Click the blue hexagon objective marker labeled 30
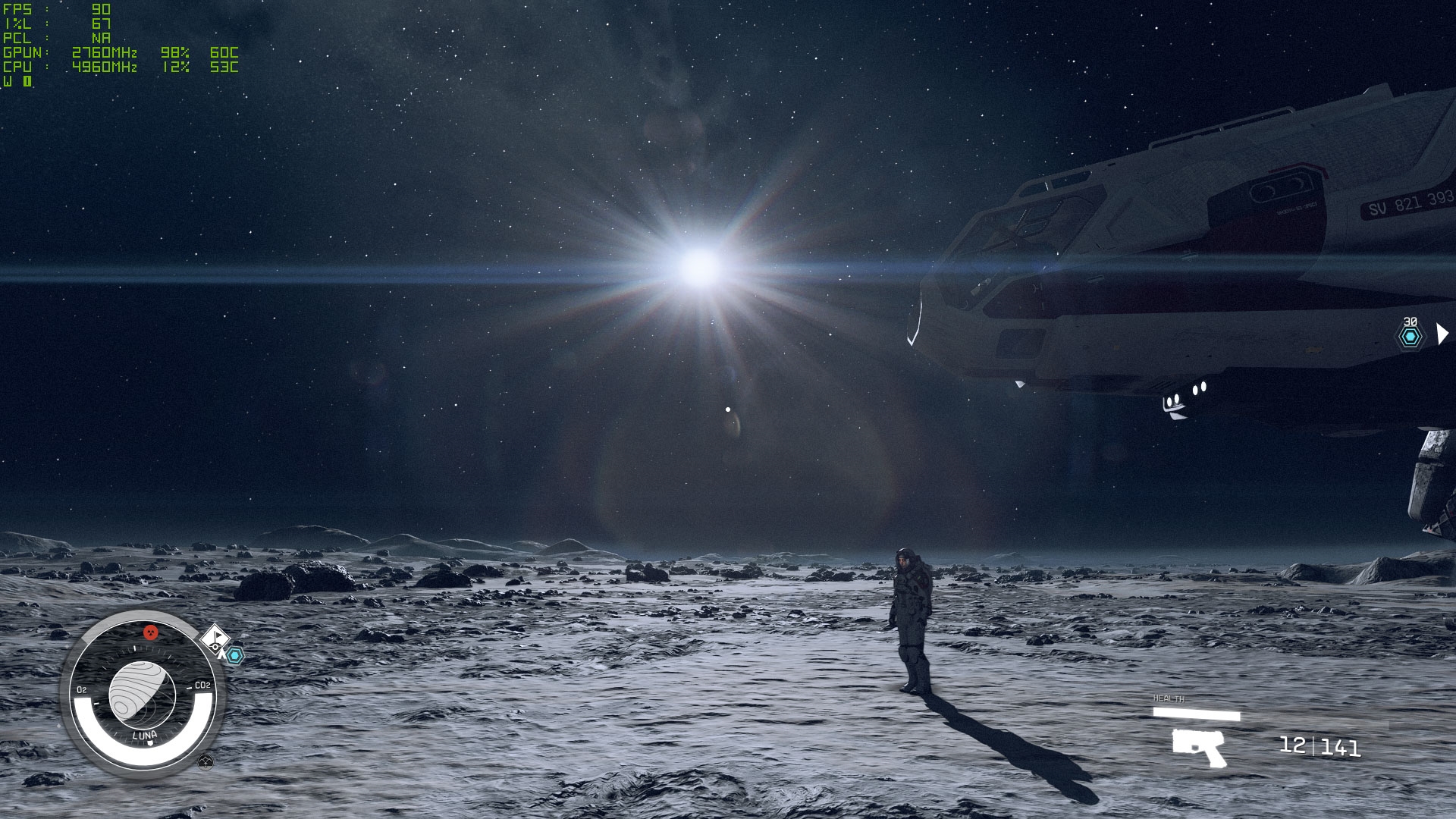1456x819 pixels. point(1410,337)
